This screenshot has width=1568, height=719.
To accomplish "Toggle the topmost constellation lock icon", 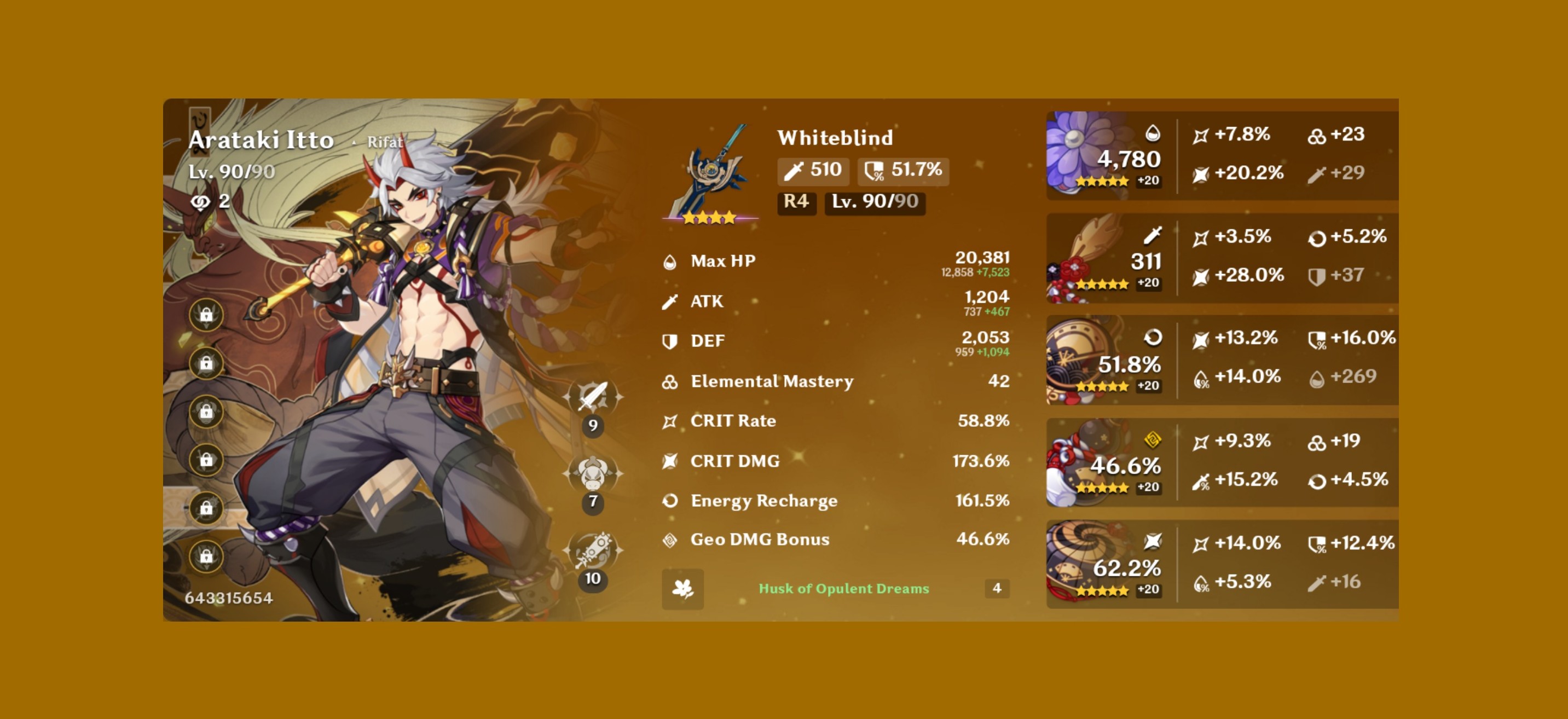I will tap(206, 315).
